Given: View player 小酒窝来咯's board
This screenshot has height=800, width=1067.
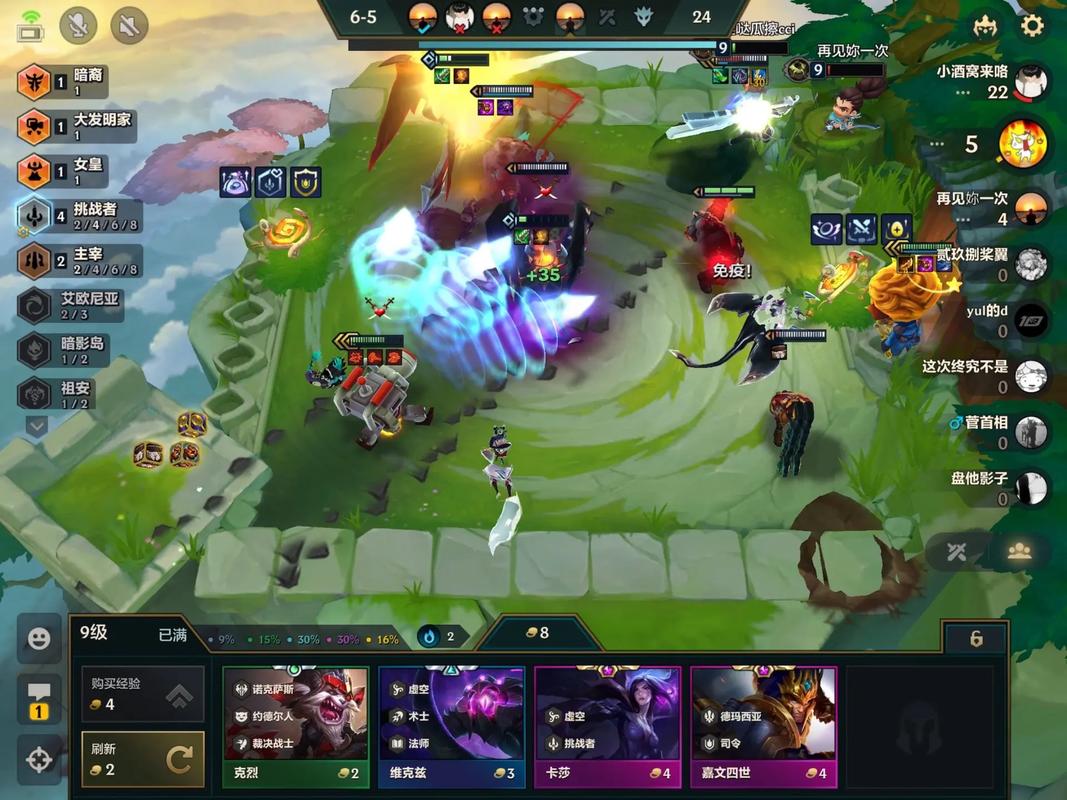Looking at the screenshot, I should click(1031, 82).
